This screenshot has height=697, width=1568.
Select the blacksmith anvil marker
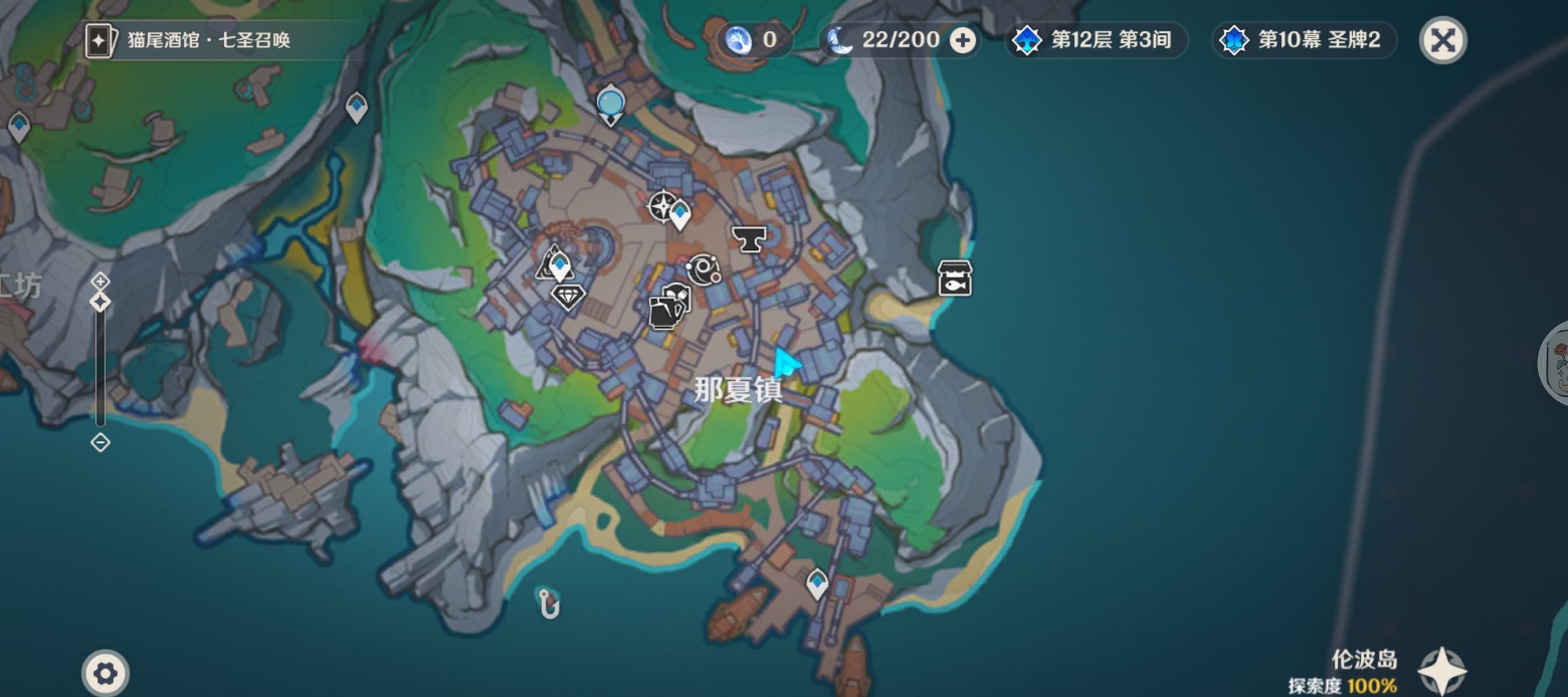(748, 239)
